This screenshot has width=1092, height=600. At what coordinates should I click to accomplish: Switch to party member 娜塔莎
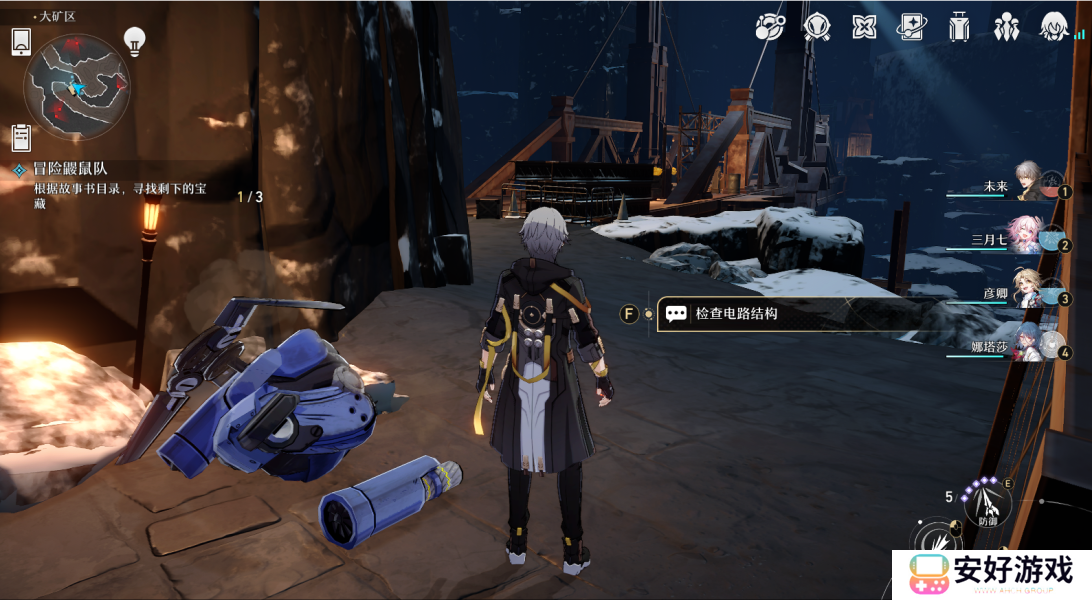[x=1028, y=344]
